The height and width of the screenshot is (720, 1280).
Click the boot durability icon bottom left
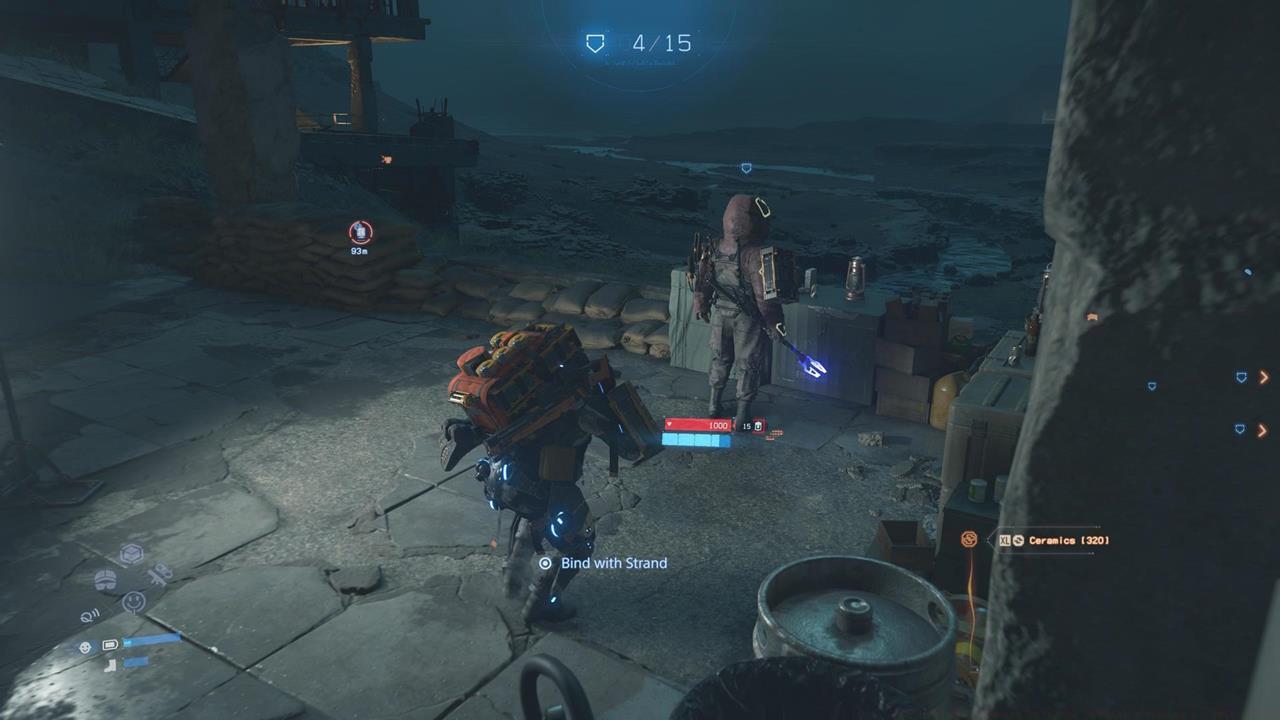(110, 664)
